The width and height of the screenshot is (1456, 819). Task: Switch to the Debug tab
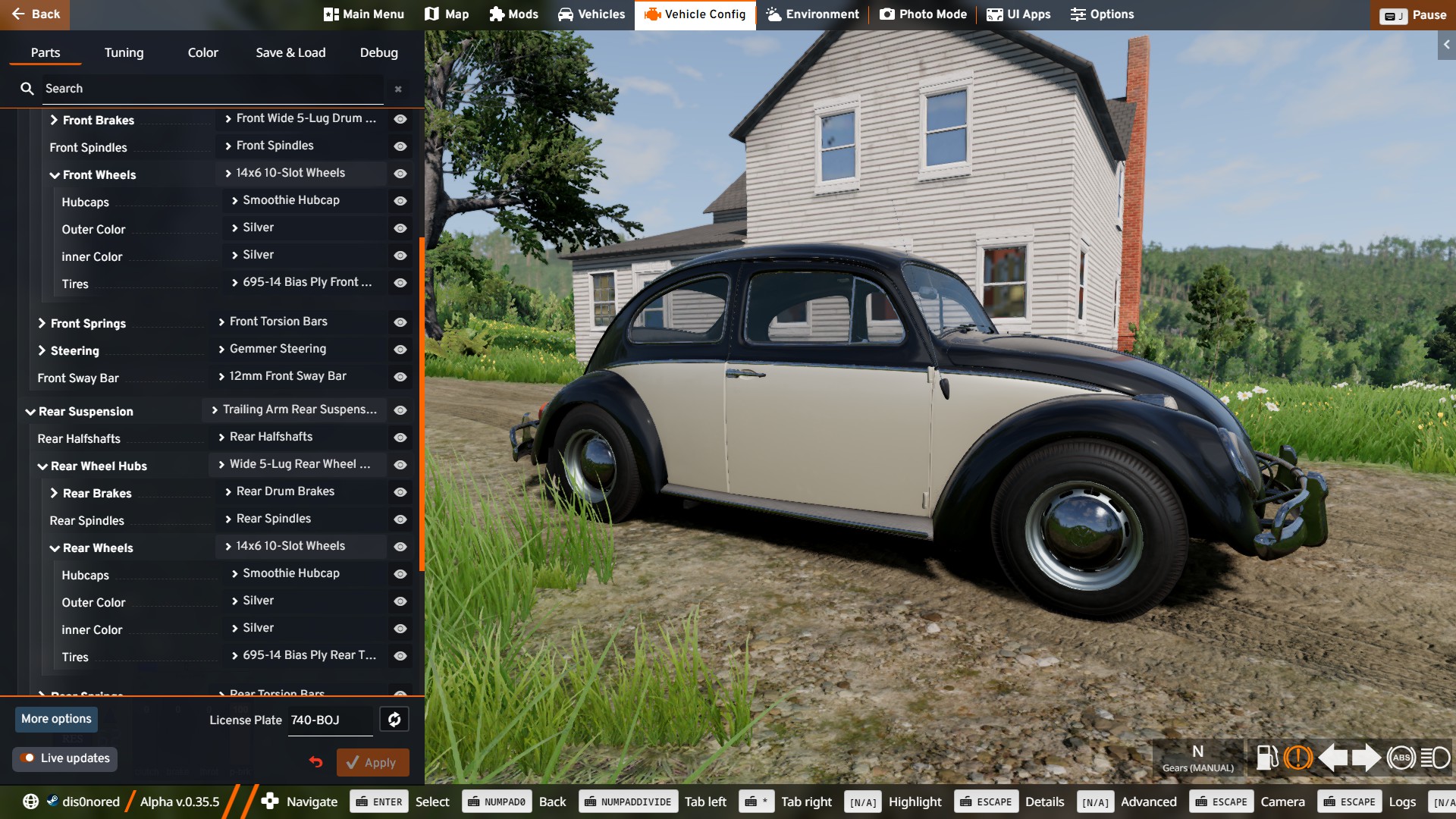378,52
